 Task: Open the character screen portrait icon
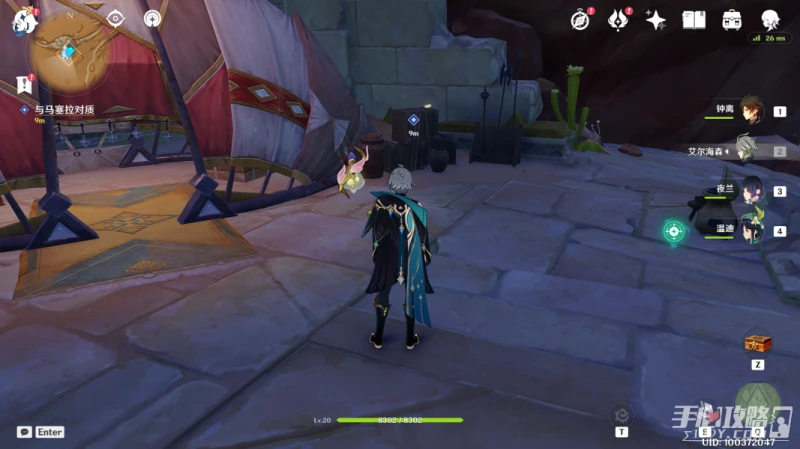coord(769,19)
